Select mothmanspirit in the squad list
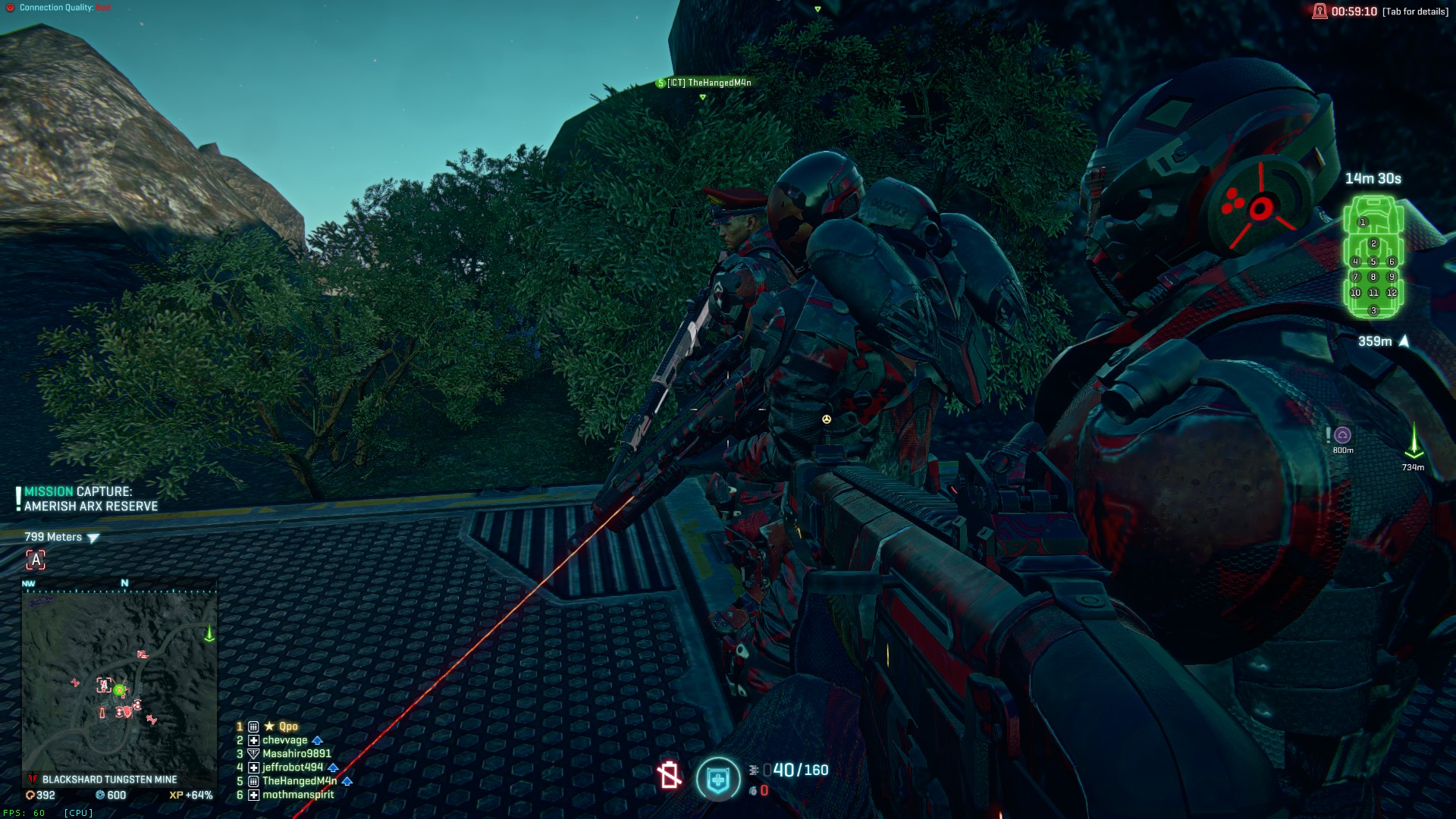This screenshot has width=1456, height=819. point(298,795)
